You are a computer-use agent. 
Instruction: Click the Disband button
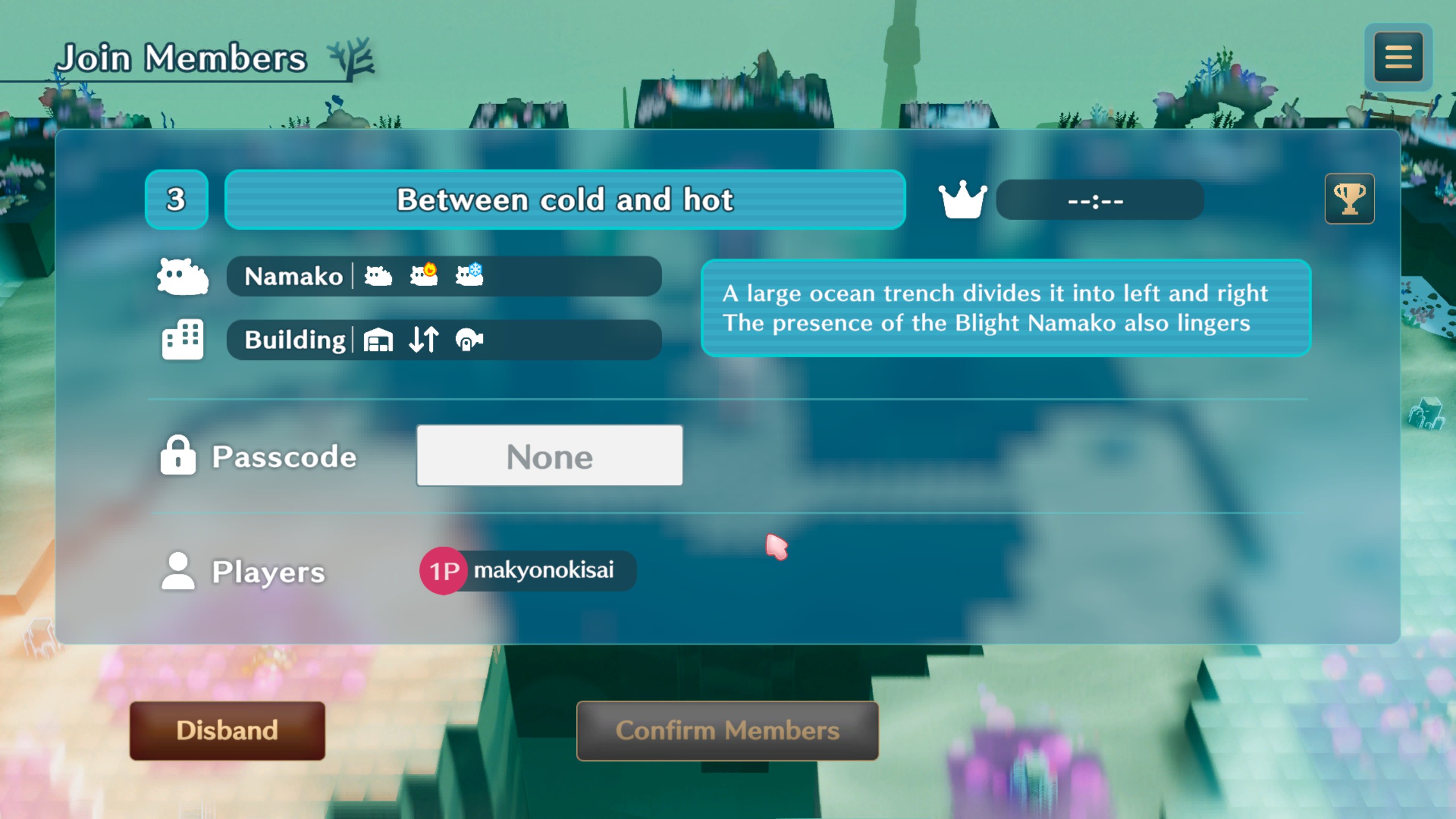(227, 730)
